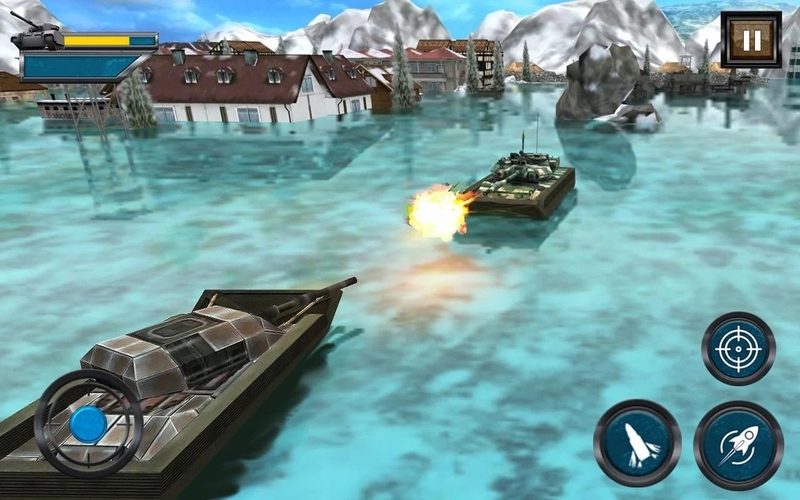Click the blue steering wheel knob
The width and height of the screenshot is (800, 500).
click(x=88, y=424)
